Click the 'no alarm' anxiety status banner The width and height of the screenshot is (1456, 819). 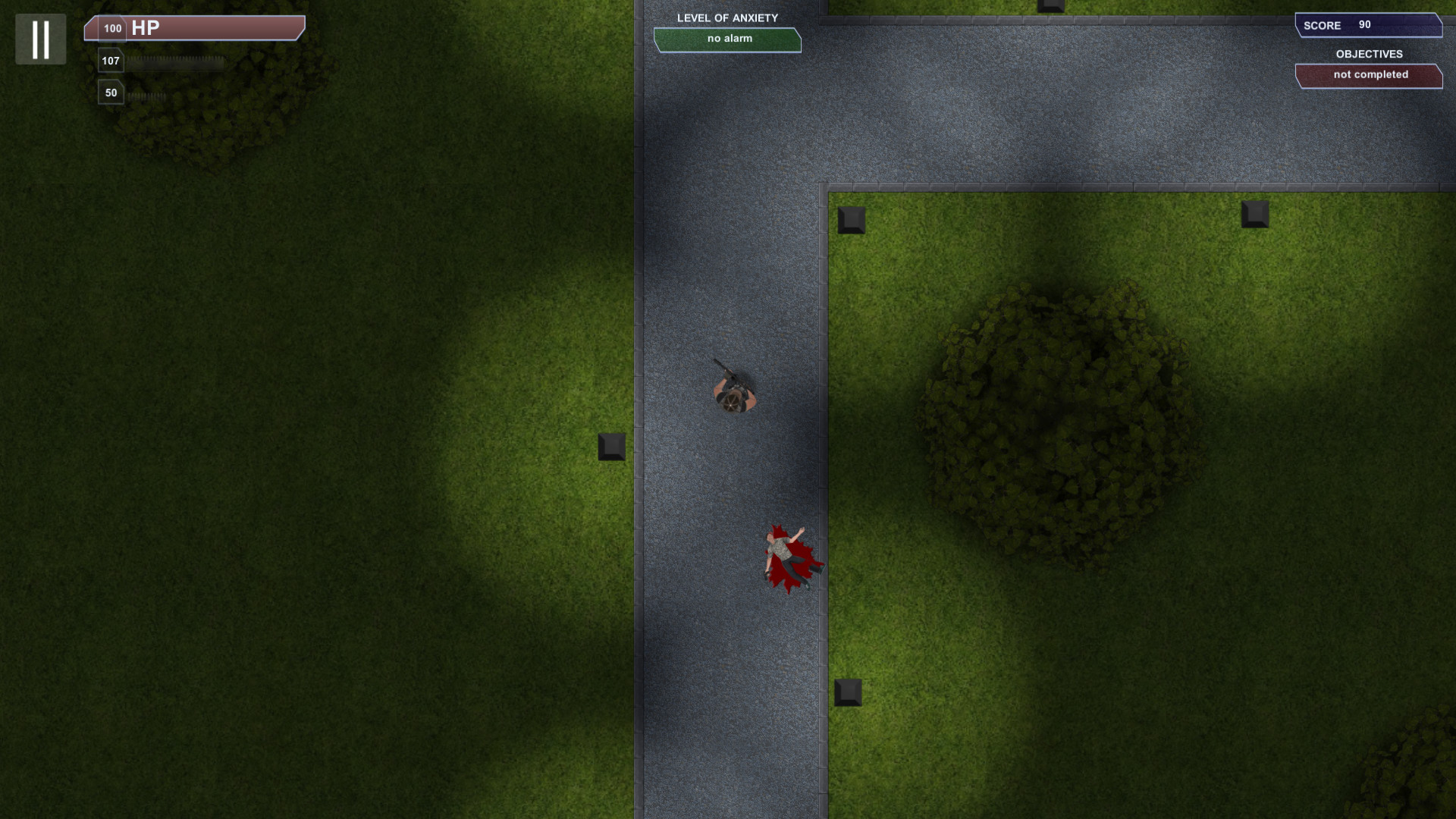coord(727,39)
